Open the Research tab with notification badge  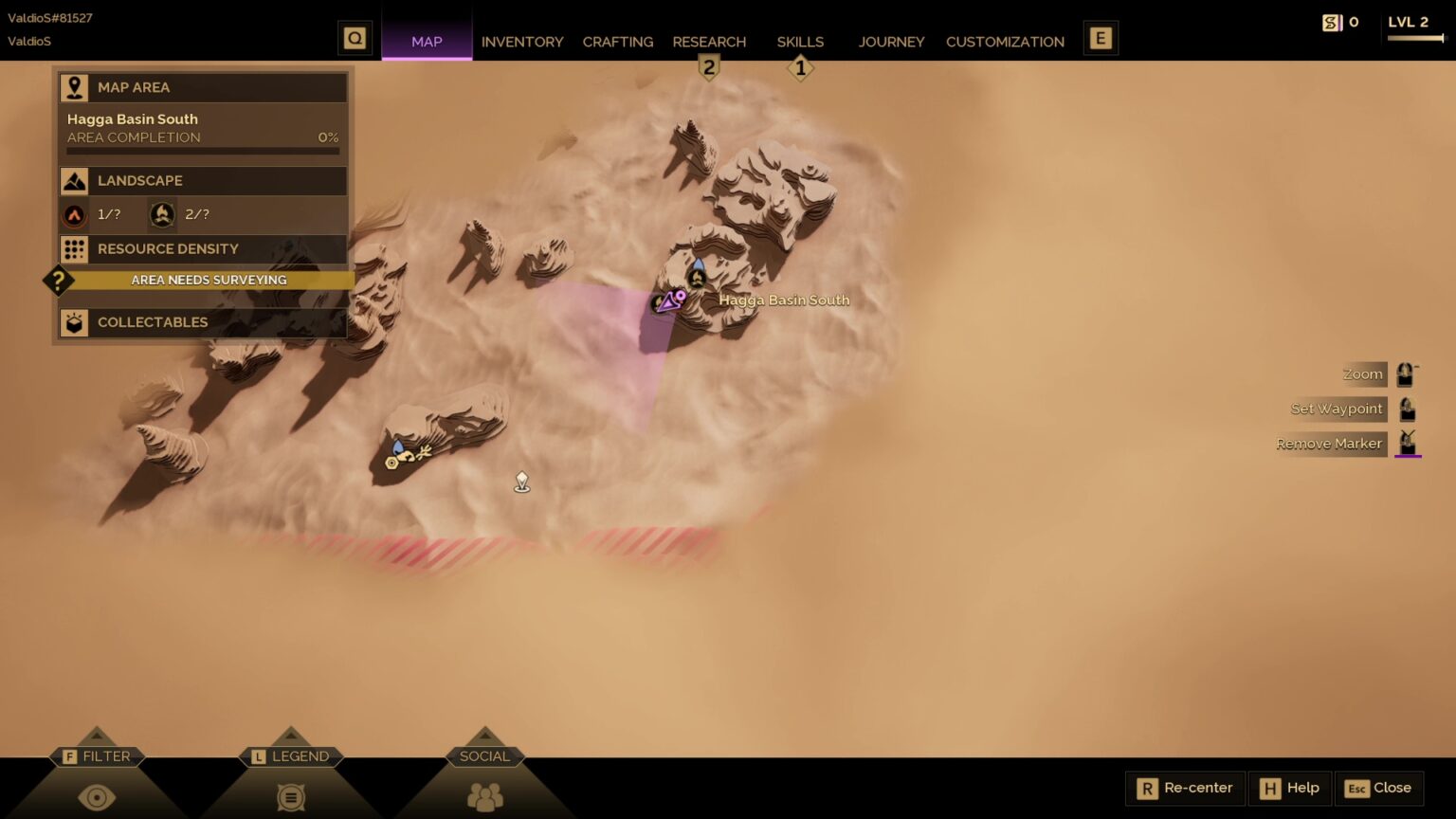pos(709,42)
